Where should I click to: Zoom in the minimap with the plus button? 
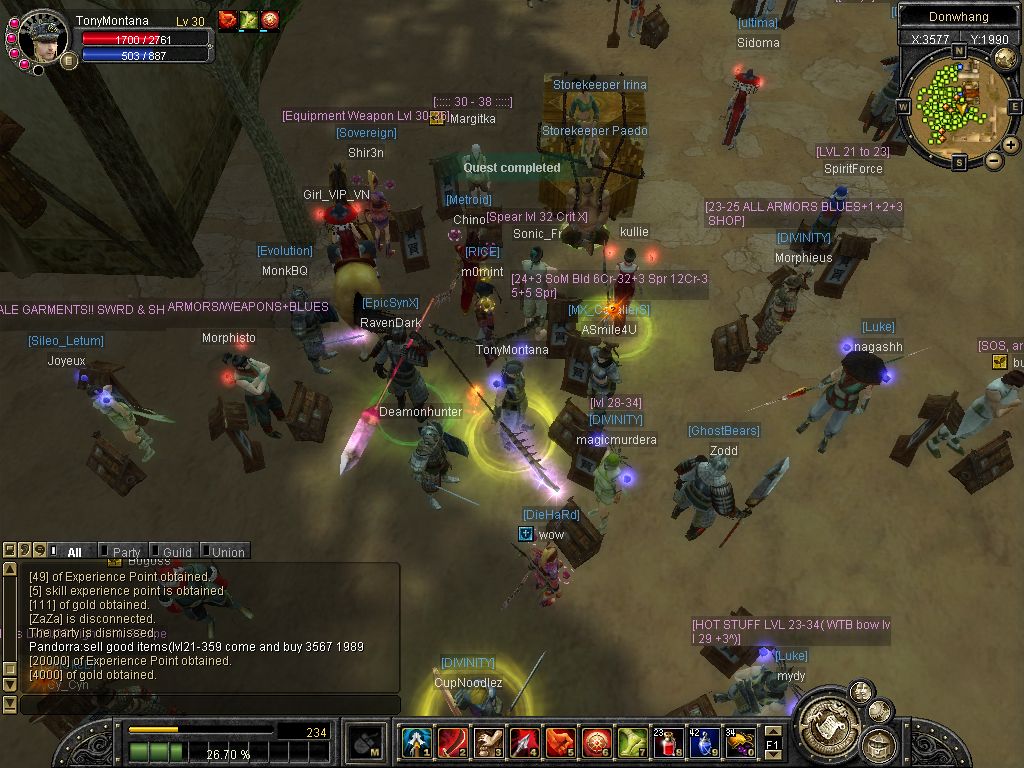pyautogui.click(x=1011, y=145)
